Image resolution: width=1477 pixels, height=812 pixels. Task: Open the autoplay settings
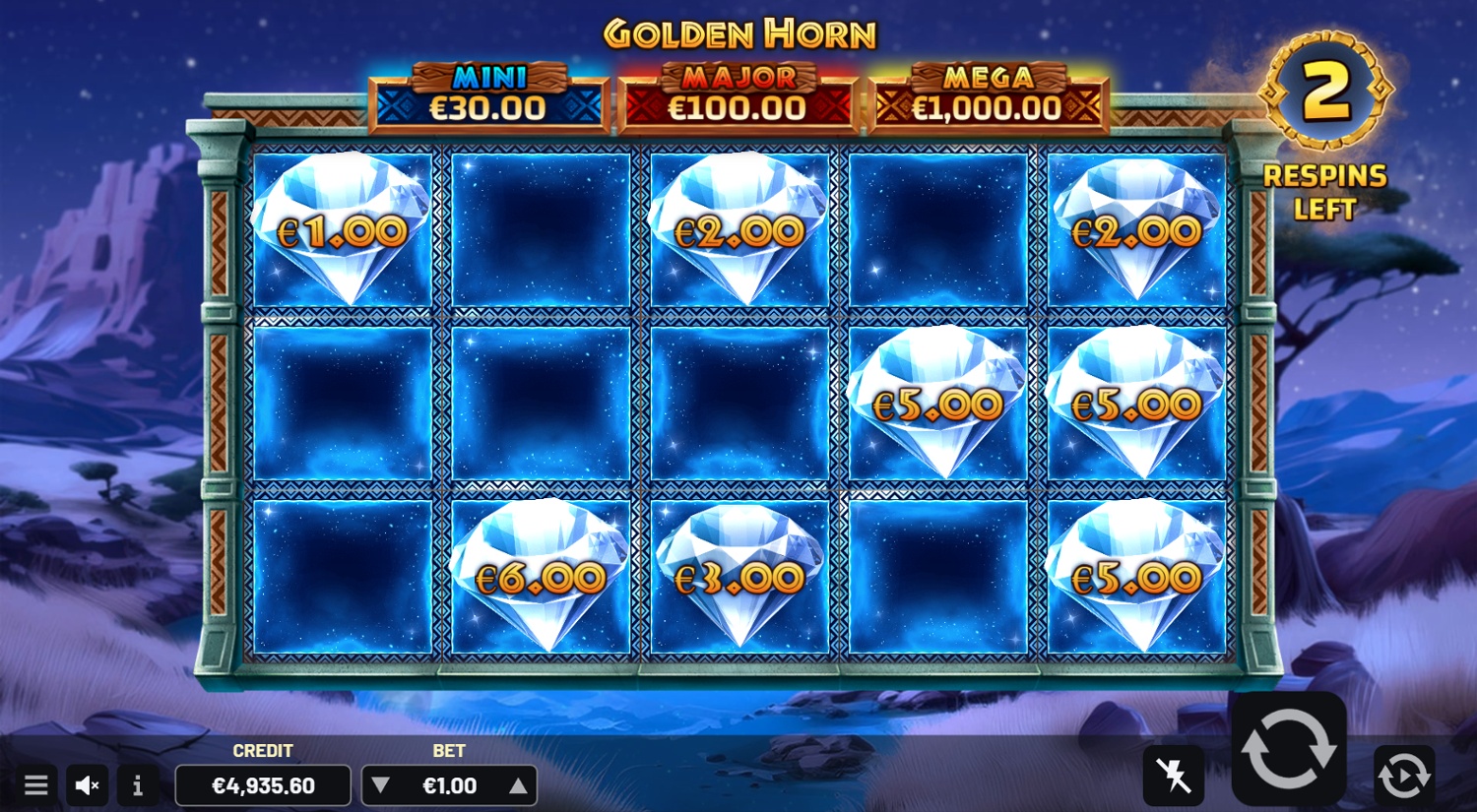coord(1404,776)
